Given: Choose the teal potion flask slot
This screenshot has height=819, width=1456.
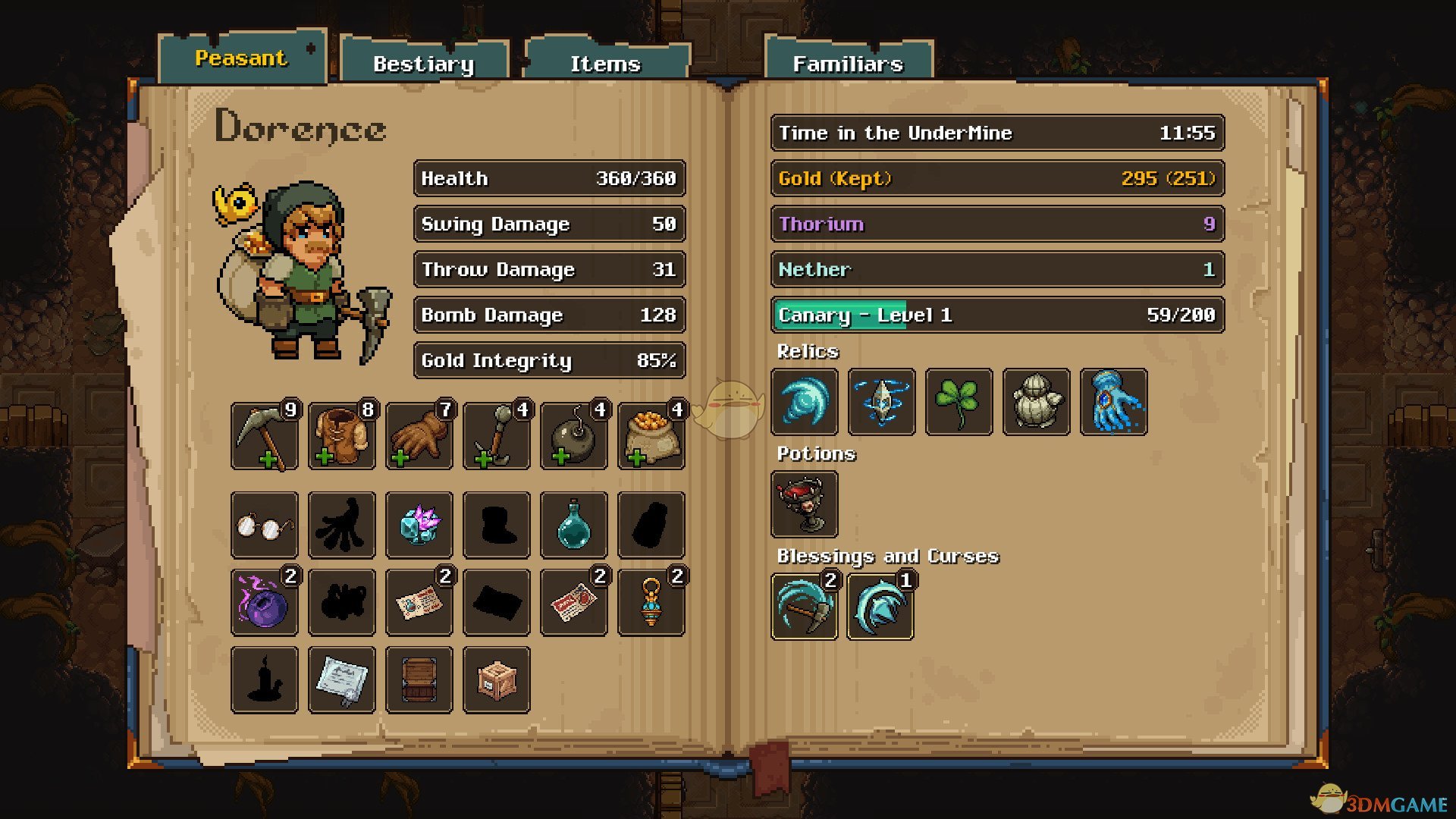Looking at the screenshot, I should pyautogui.click(x=574, y=525).
